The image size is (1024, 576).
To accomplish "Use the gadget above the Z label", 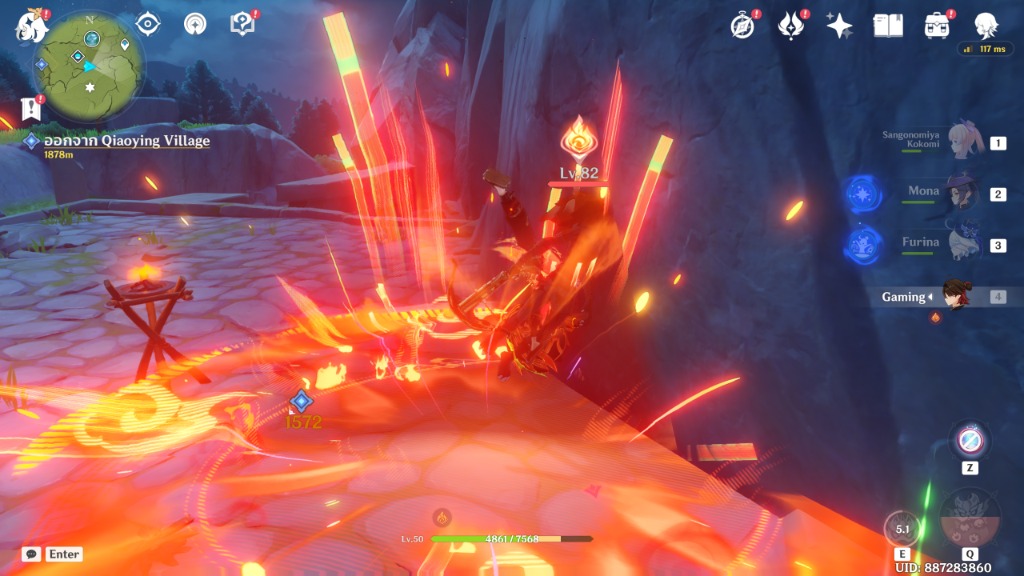I will [970, 440].
